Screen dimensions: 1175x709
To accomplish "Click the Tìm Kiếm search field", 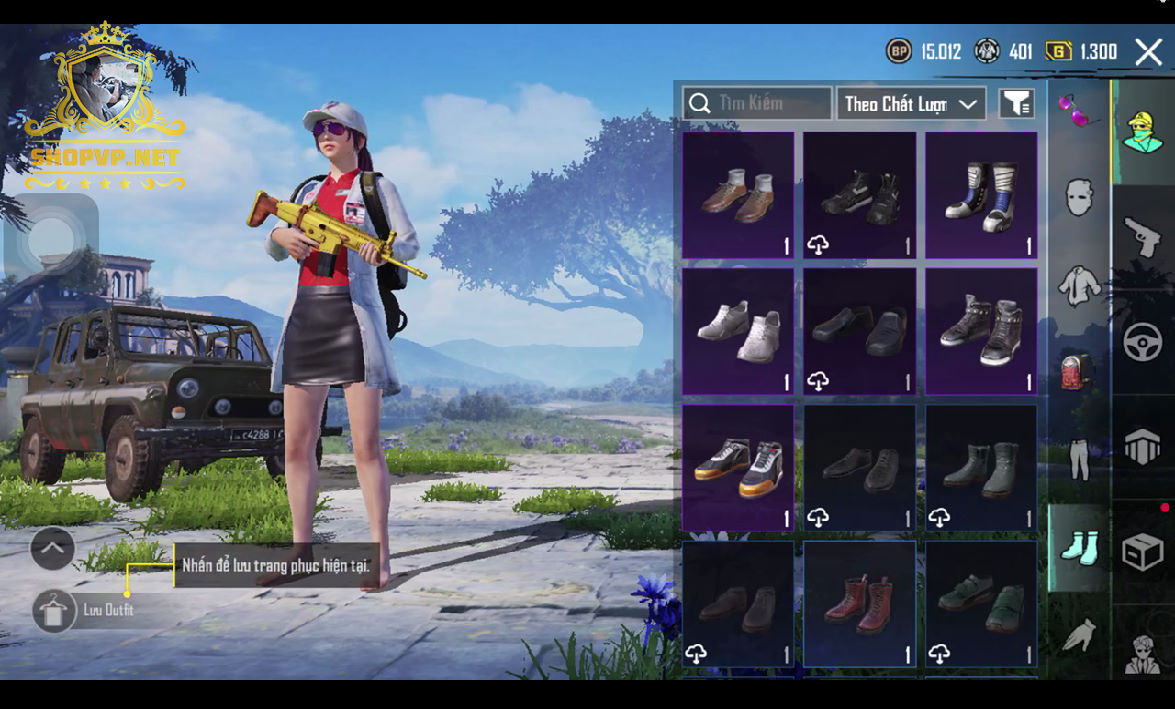I will [757, 103].
